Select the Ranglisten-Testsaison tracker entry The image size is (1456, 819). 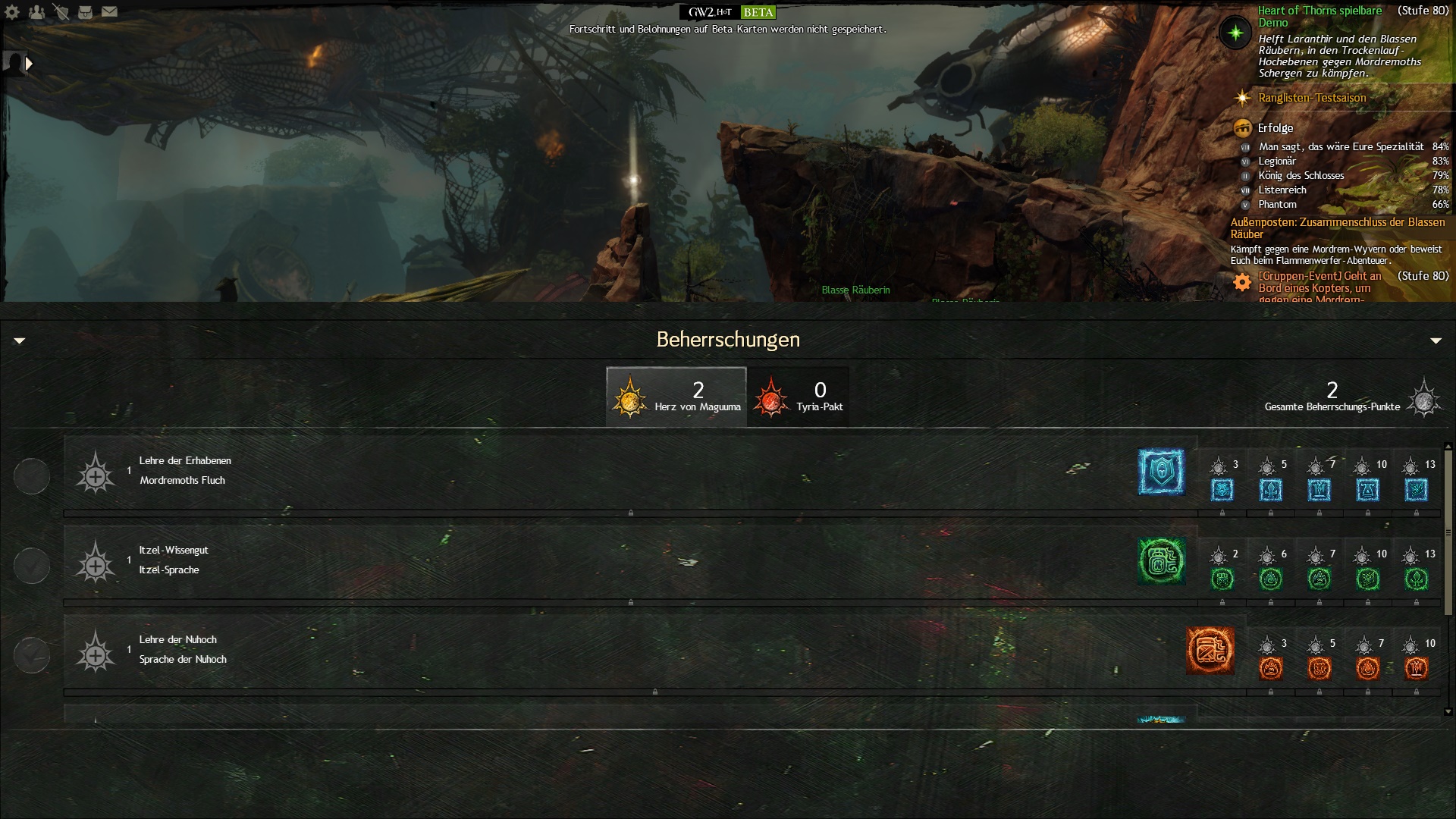(1312, 98)
